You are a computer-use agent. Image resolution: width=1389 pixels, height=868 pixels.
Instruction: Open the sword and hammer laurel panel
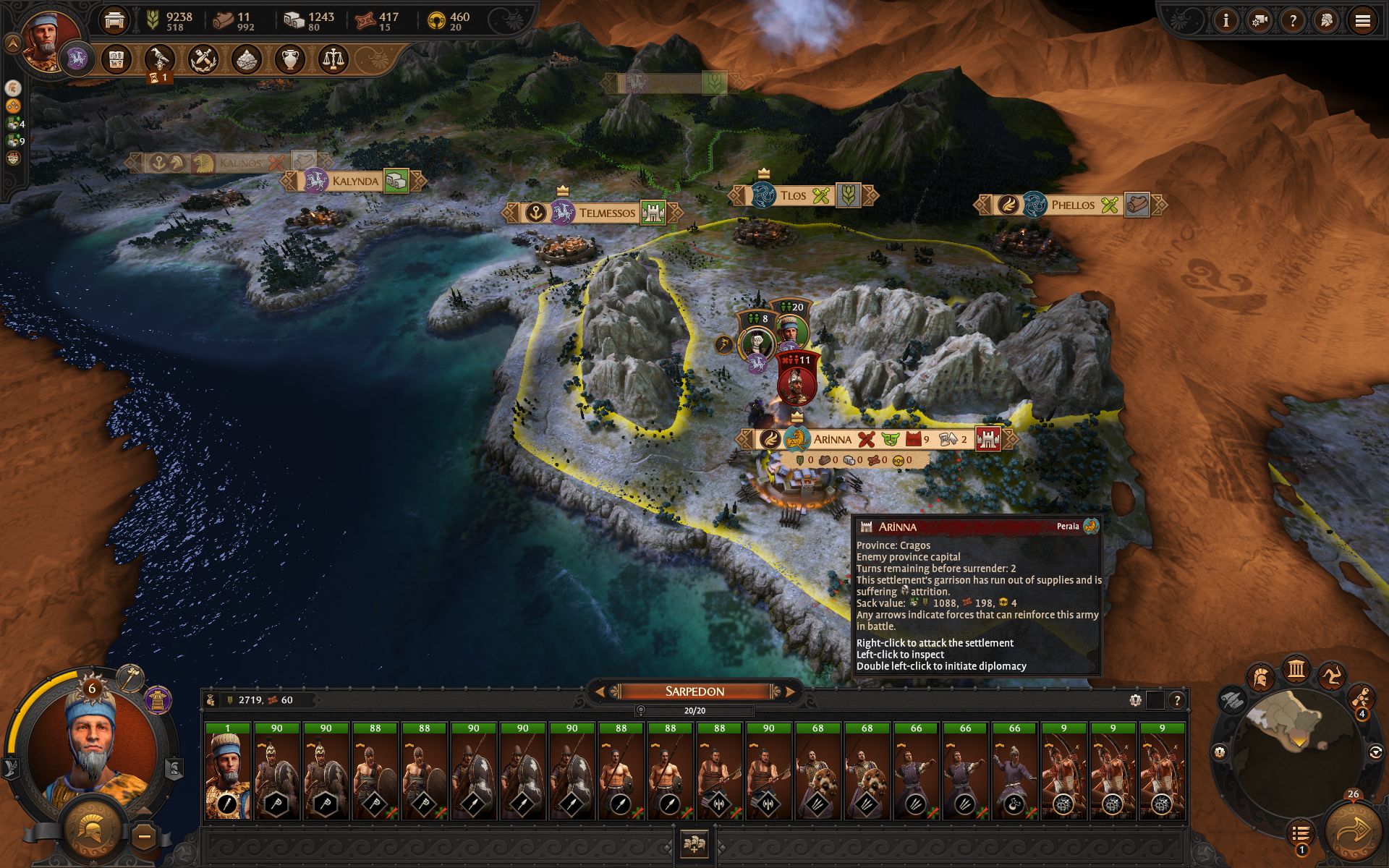click(203, 59)
